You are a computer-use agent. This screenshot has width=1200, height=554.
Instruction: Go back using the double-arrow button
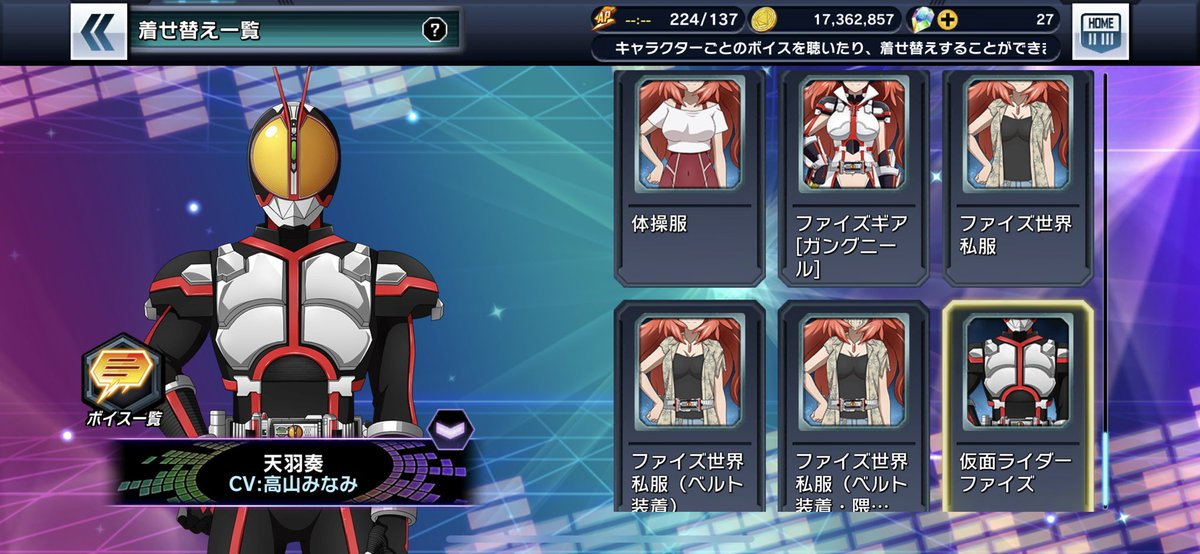point(98,31)
